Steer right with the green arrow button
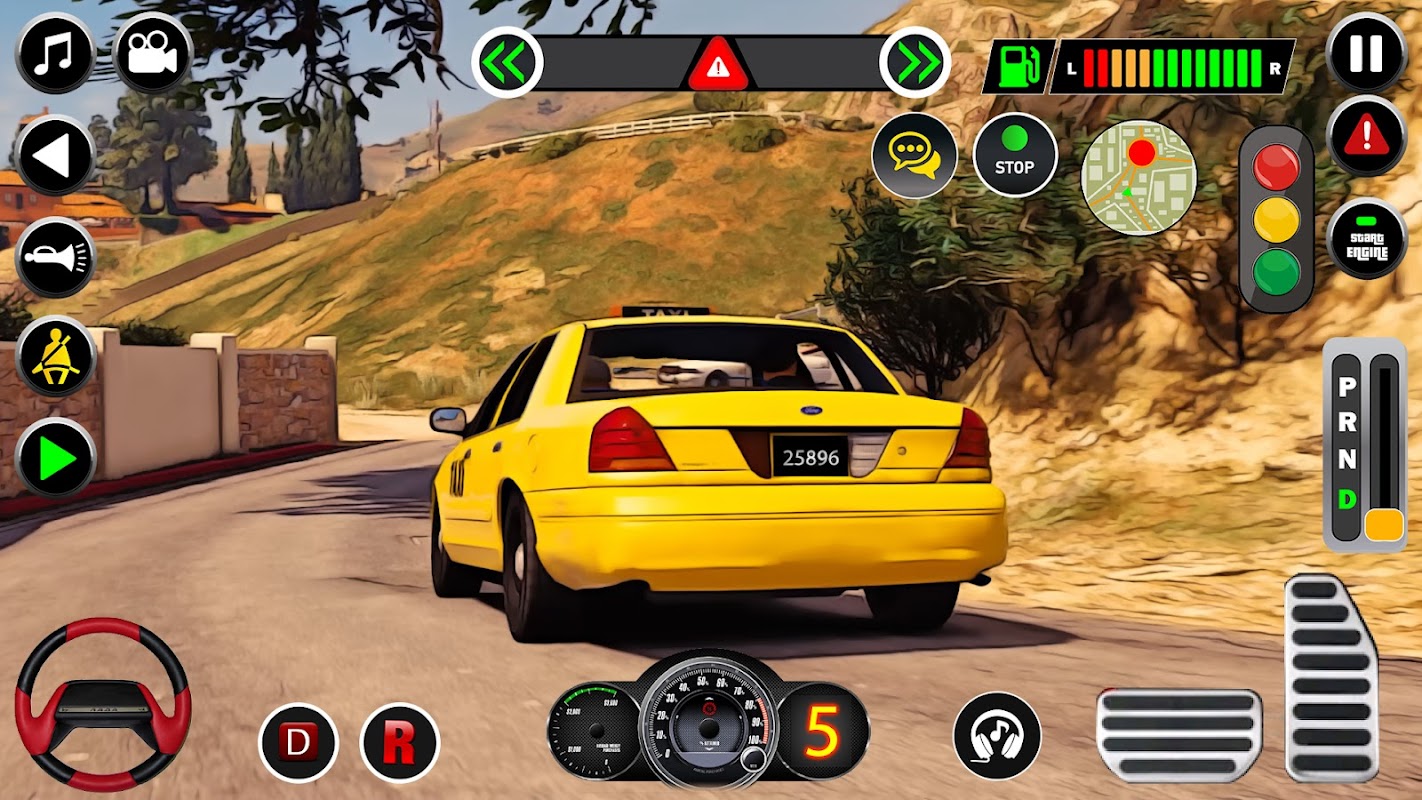 (x=55, y=459)
